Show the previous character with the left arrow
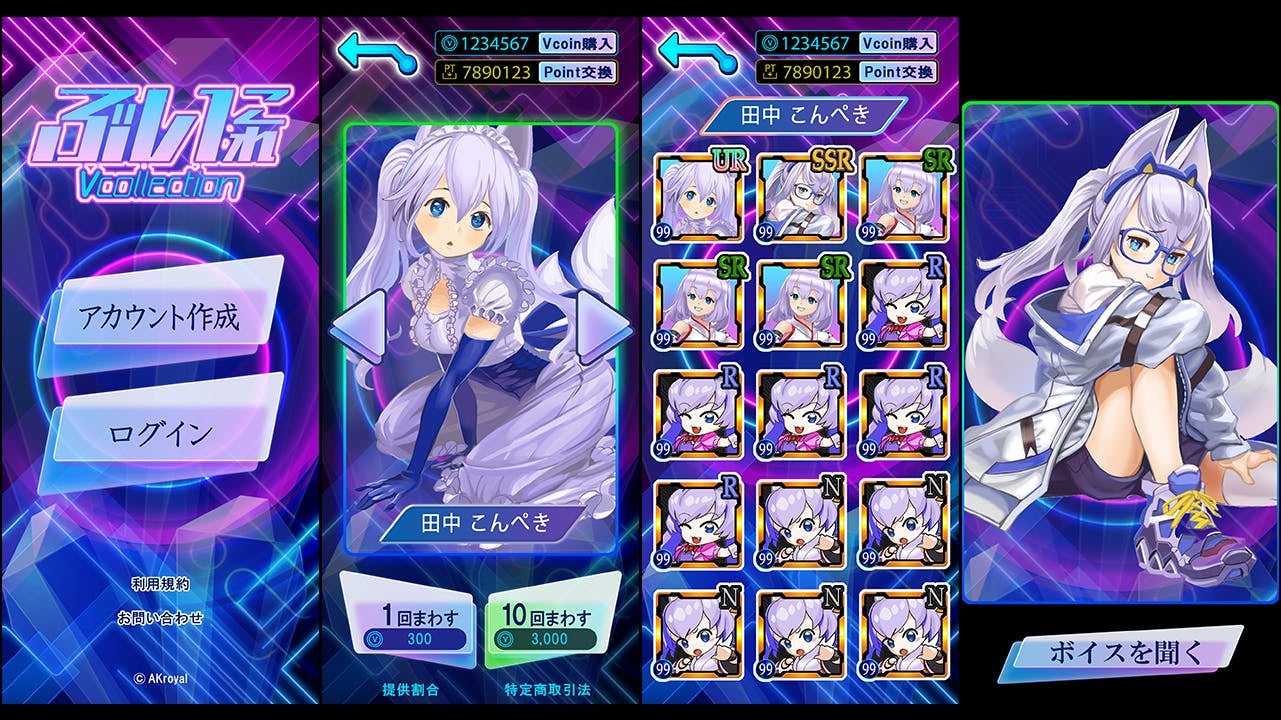The height and width of the screenshot is (720, 1281). pos(357,325)
